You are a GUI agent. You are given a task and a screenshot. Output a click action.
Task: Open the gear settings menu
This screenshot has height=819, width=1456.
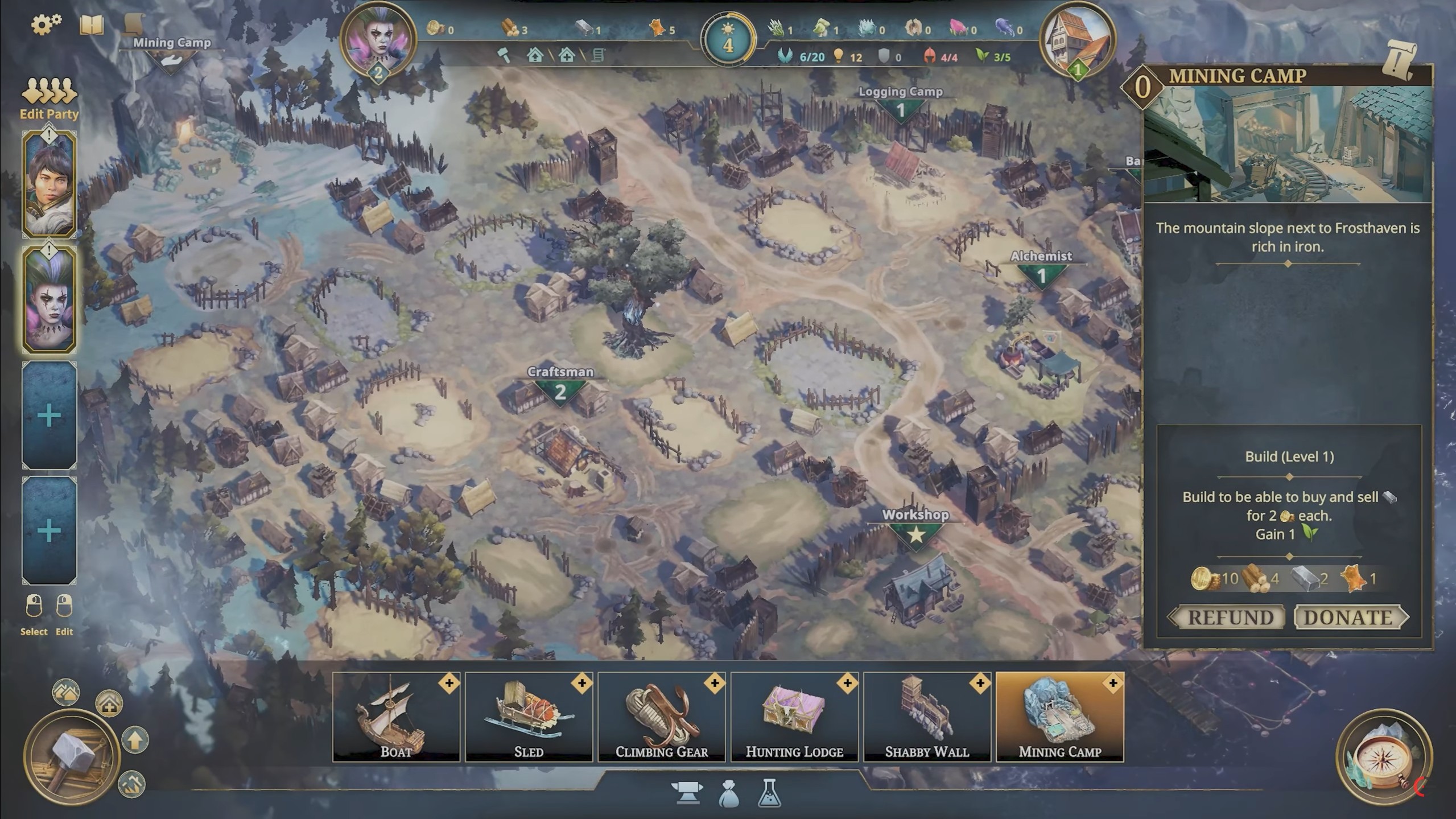pos(46,24)
